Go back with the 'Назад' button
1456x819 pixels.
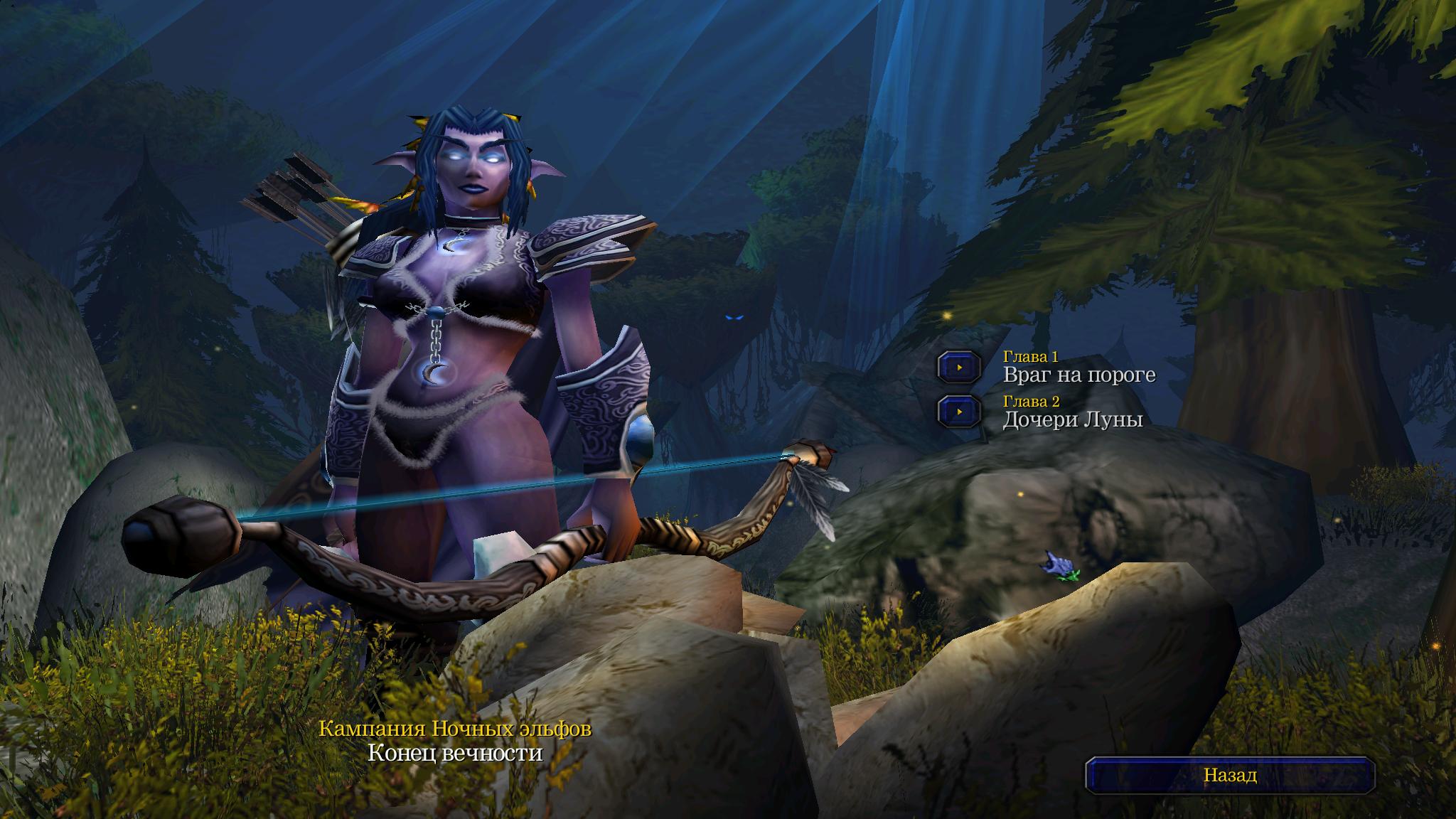[x=1229, y=776]
